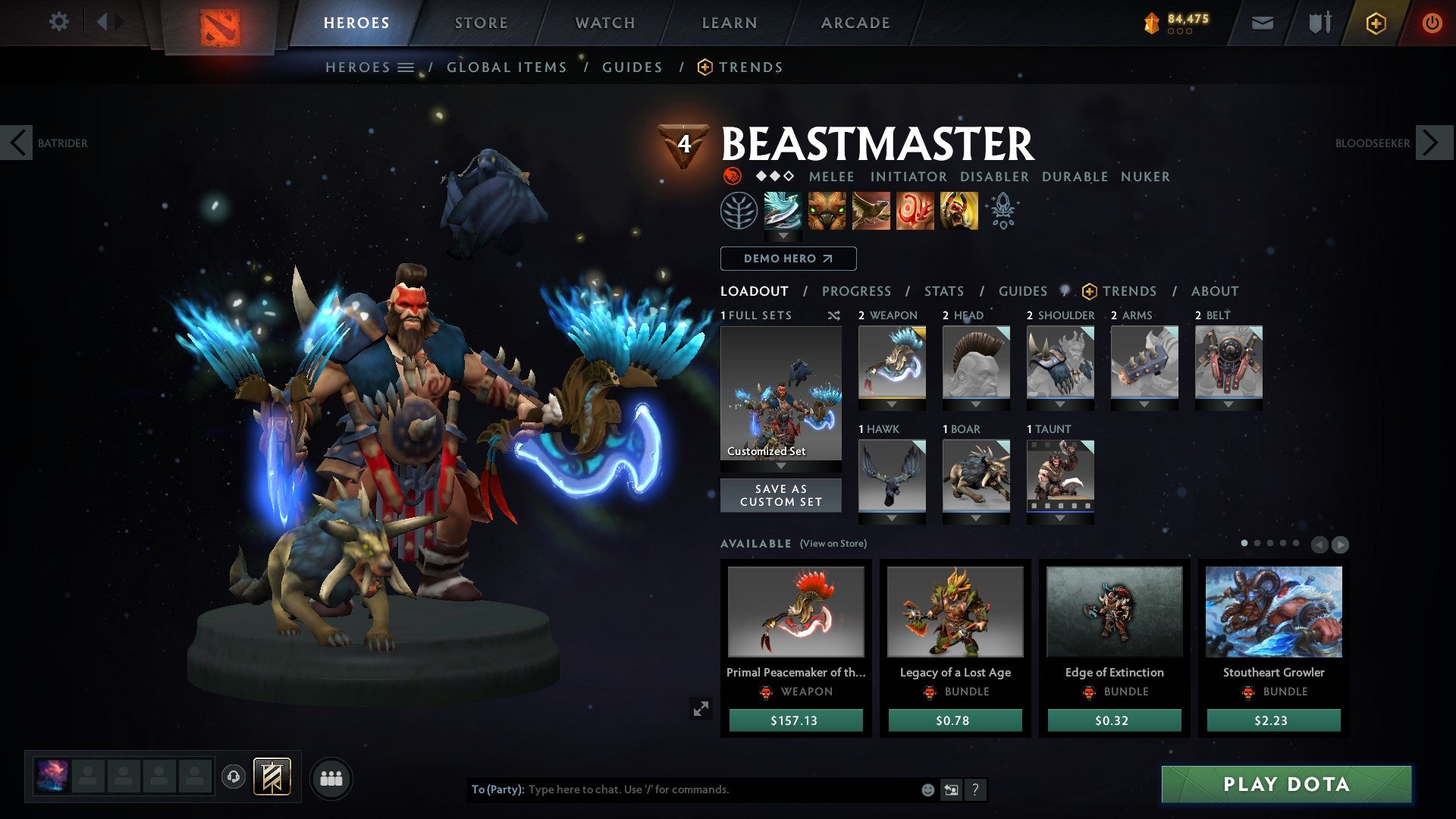Expand the WEAPON slot dropdown arrow
The height and width of the screenshot is (819, 1456).
[892, 404]
